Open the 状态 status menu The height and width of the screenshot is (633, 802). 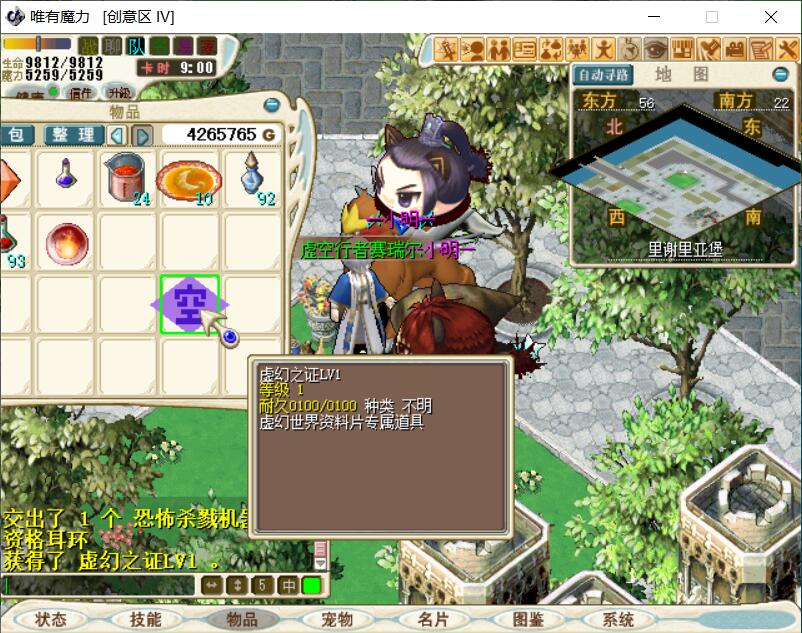pyautogui.click(x=50, y=620)
